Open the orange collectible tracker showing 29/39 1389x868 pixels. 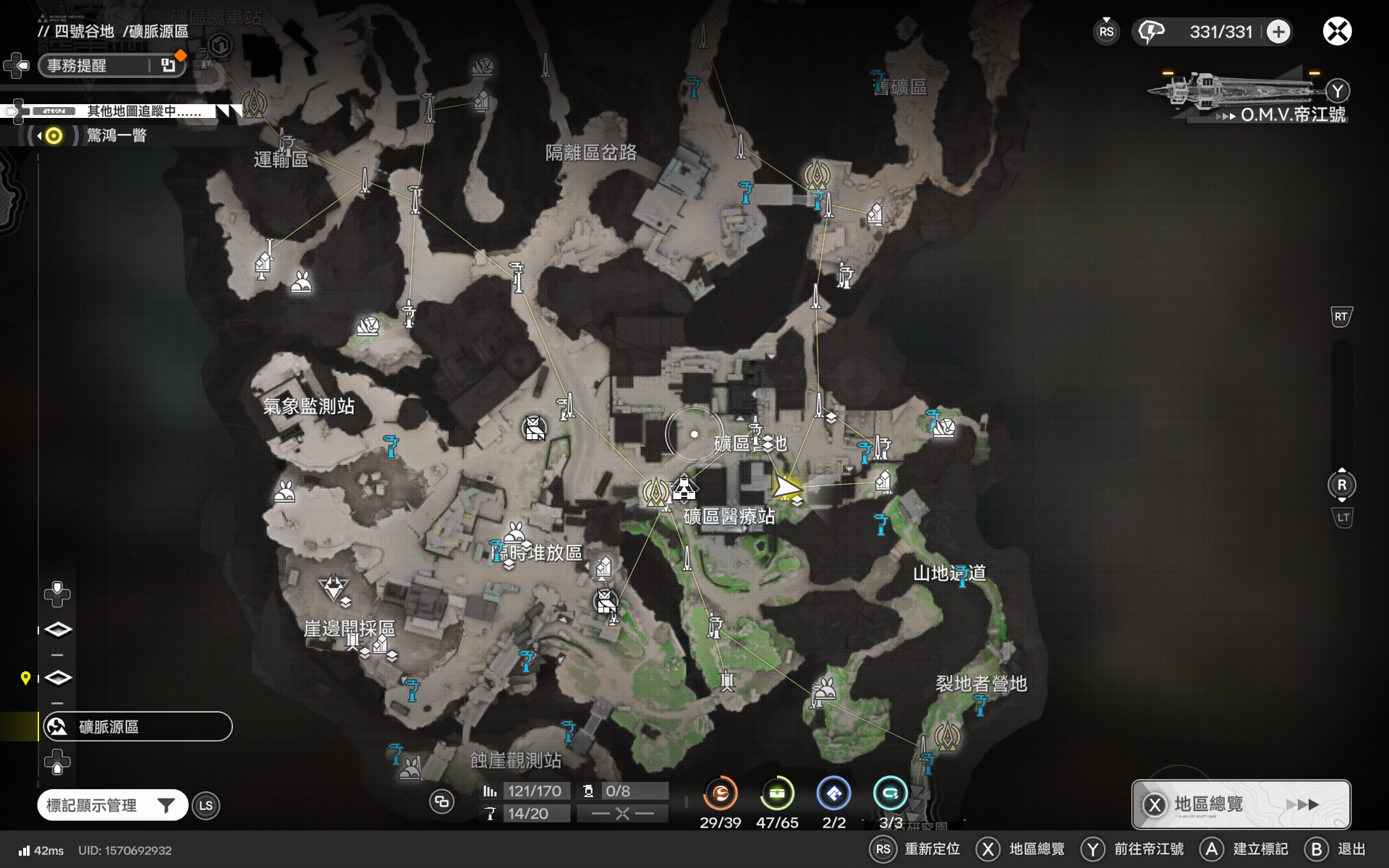720,794
